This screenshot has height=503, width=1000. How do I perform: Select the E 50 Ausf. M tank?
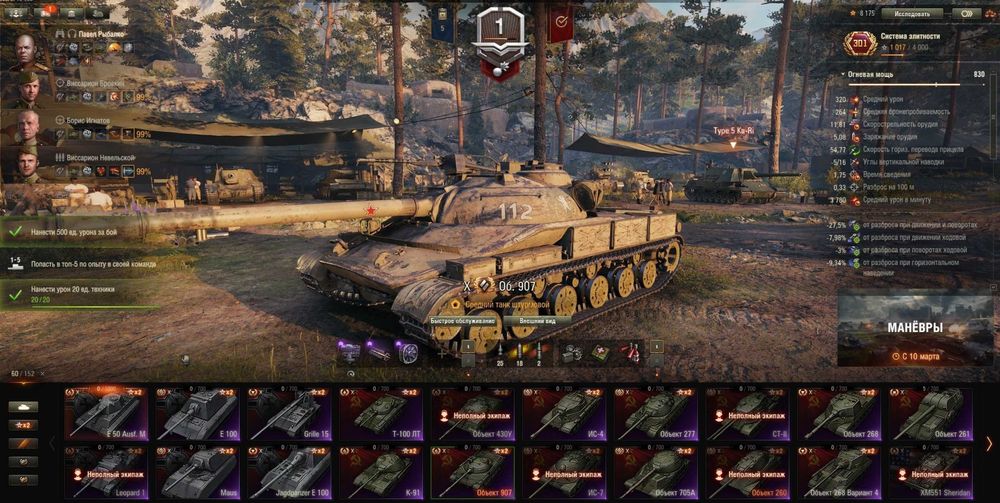pos(105,413)
